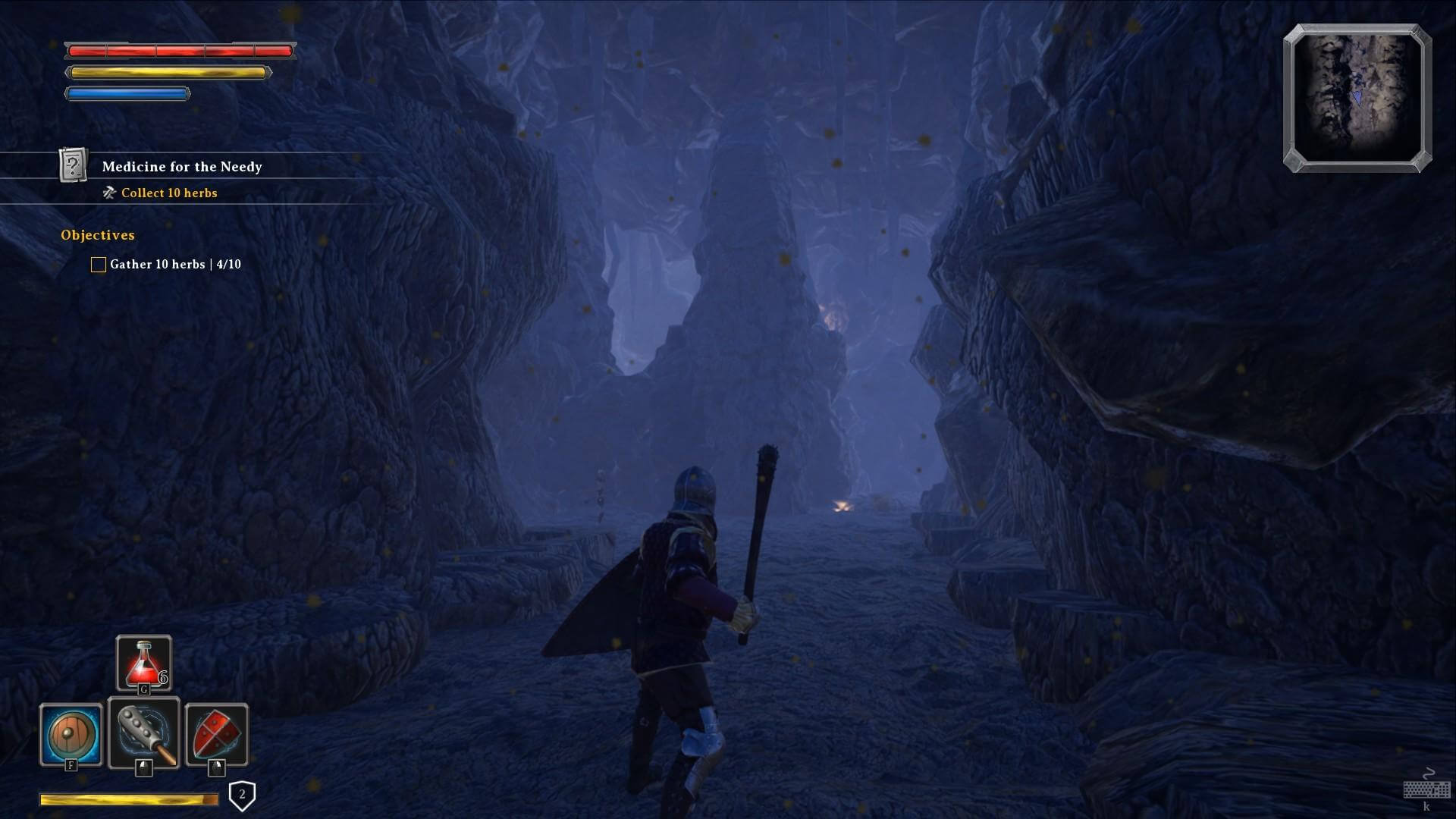Open the cave minimap
Image resolution: width=1456 pixels, height=819 pixels.
click(1357, 98)
